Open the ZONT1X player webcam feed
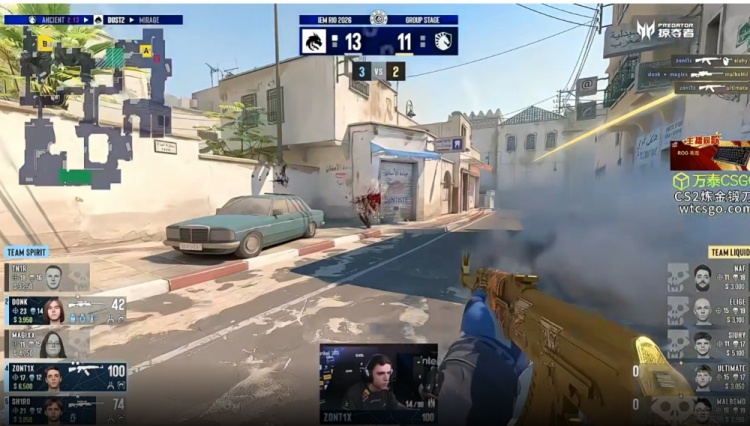Screen dimensions: 750x426 (x=378, y=383)
